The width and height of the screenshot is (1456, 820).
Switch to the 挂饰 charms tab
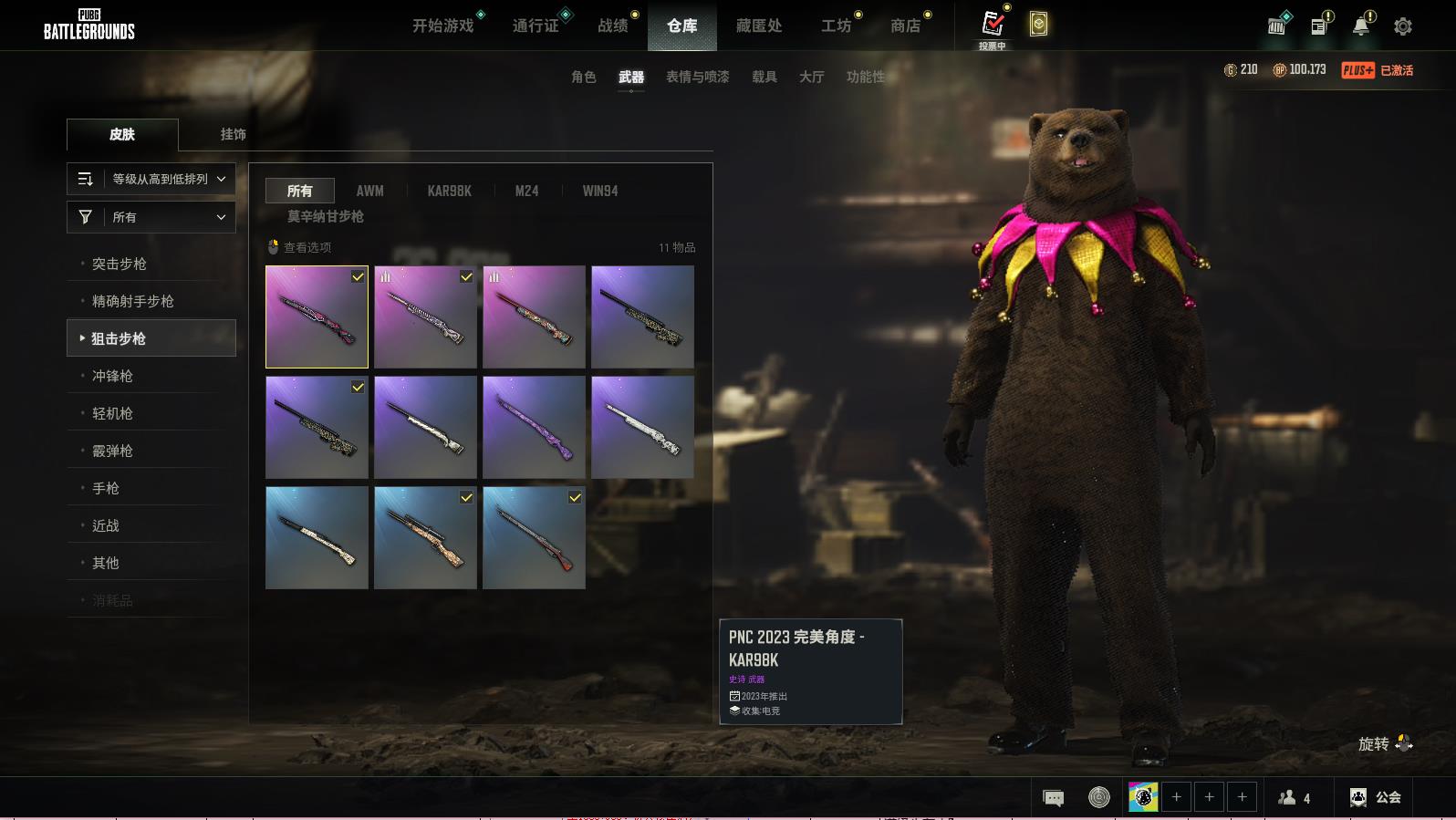[234, 134]
